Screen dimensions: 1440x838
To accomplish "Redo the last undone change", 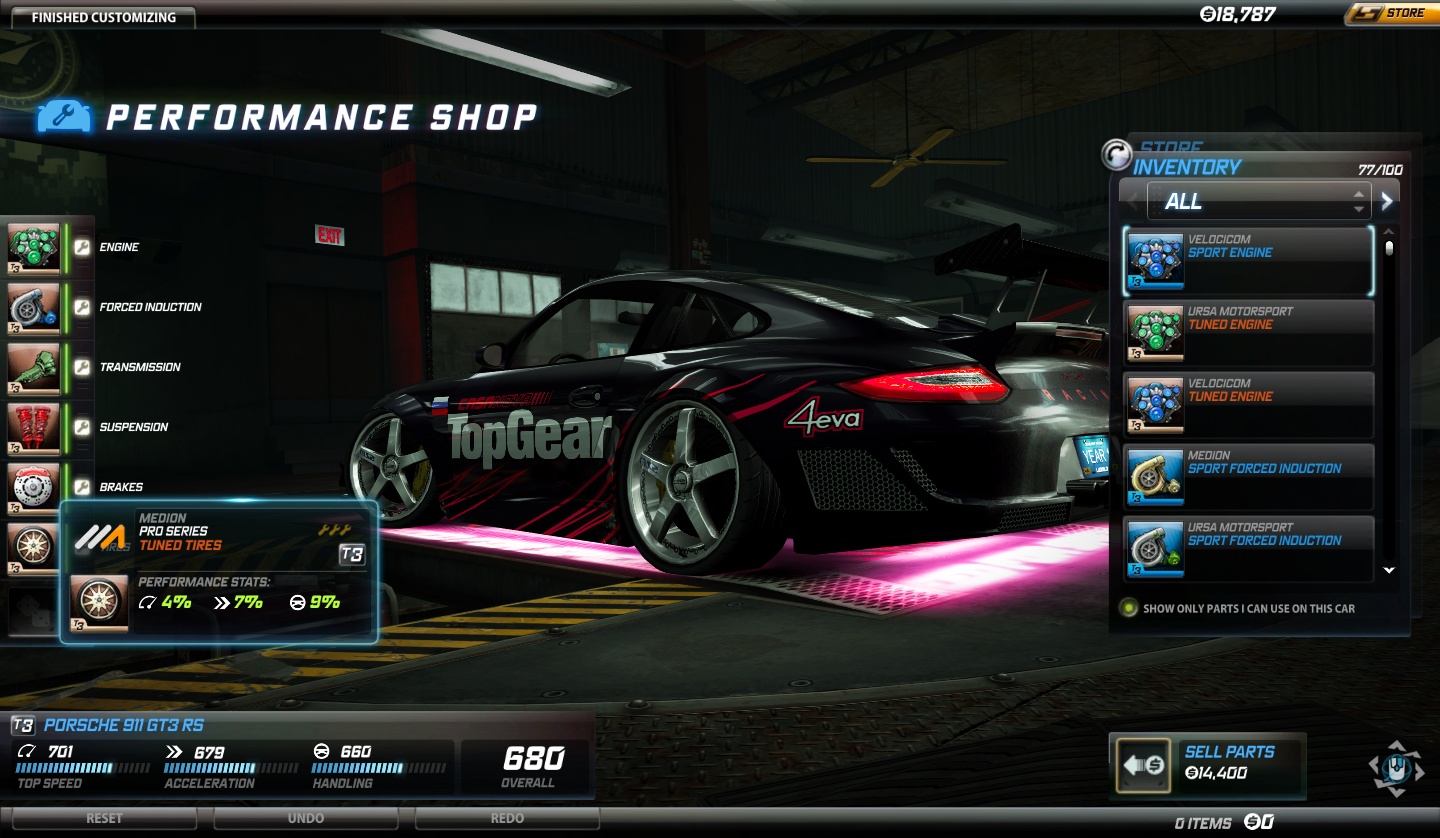I will tap(507, 818).
